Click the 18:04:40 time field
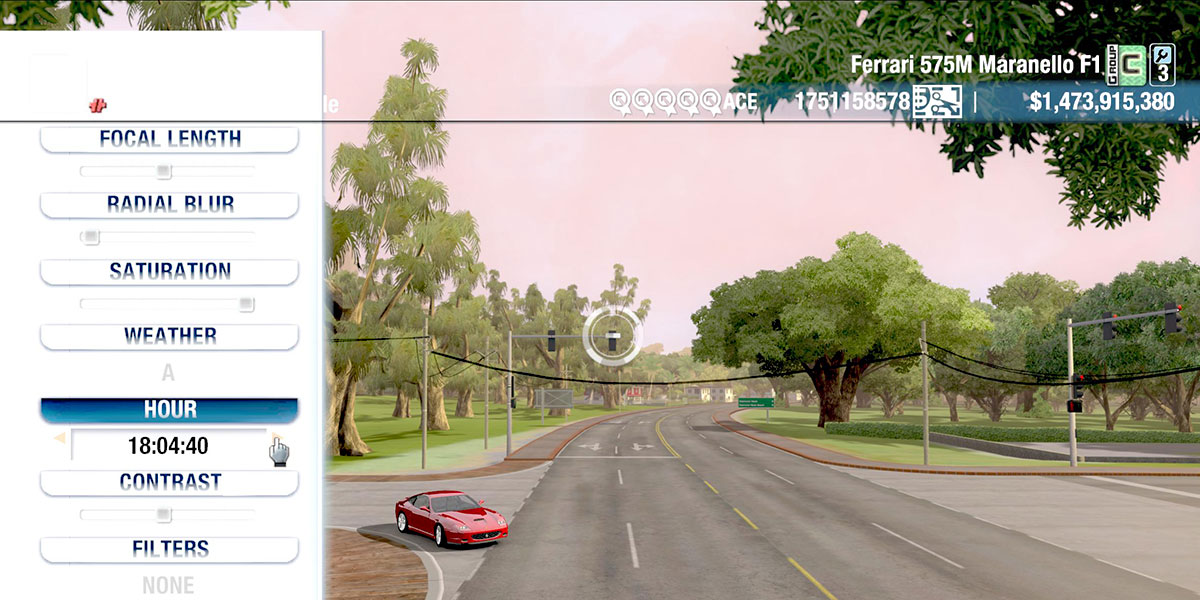The width and height of the screenshot is (1200, 600). pyautogui.click(x=167, y=446)
